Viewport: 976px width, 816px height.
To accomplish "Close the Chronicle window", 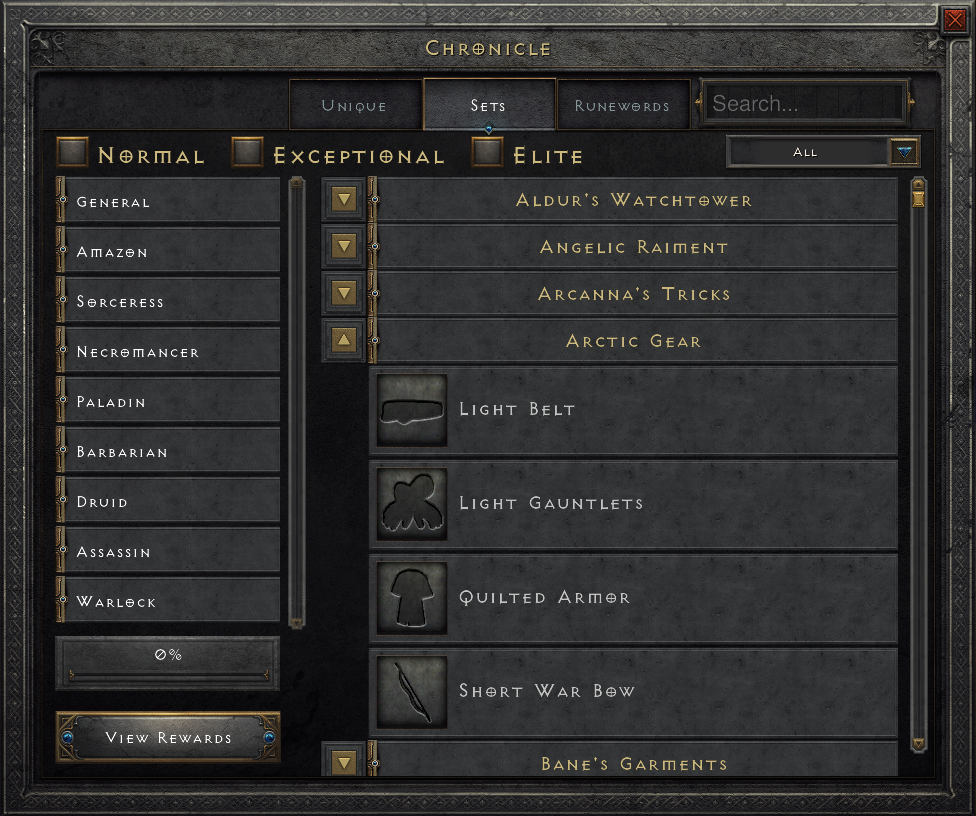I will (953, 20).
